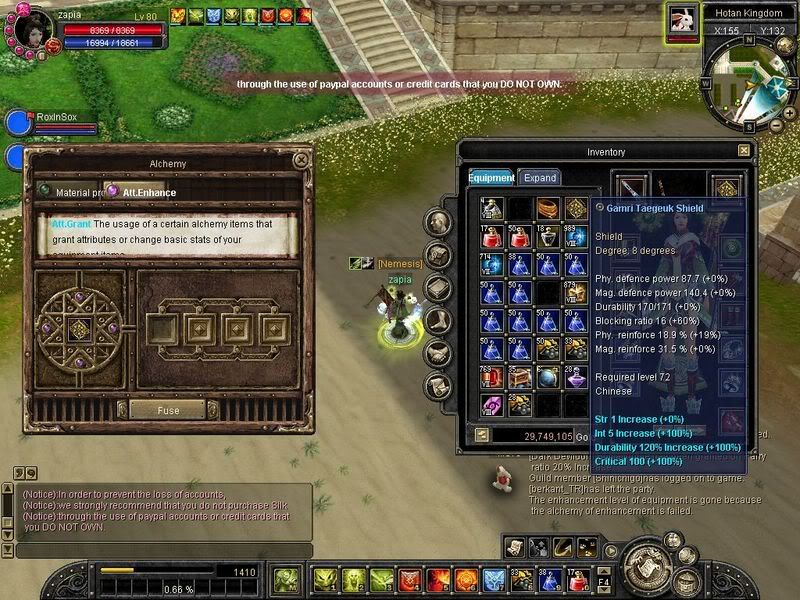This screenshot has width=800, height=600.
Task: Use the red potion in hotbar slot 0
Action: pos(576,579)
